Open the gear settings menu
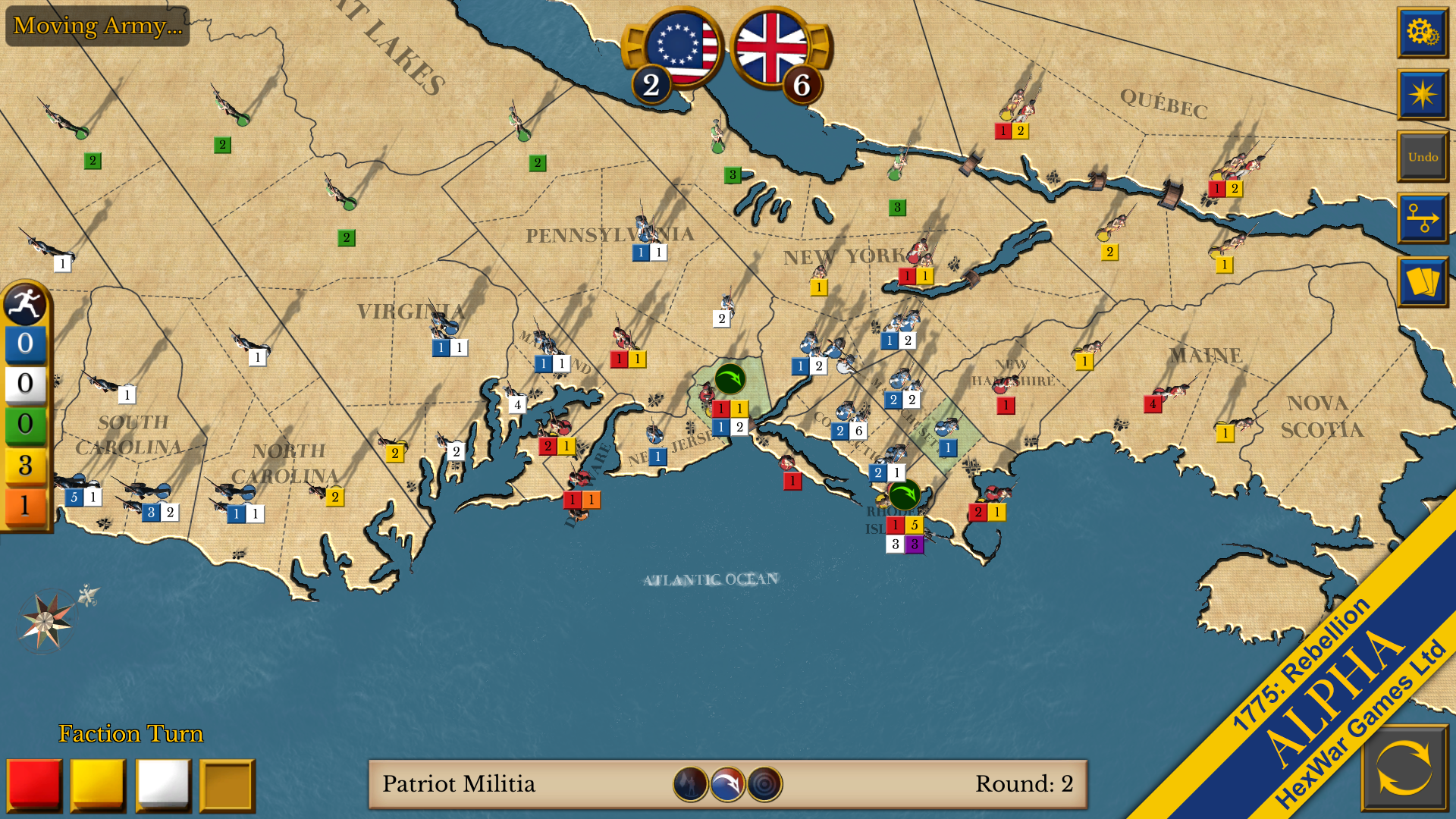 click(1422, 33)
